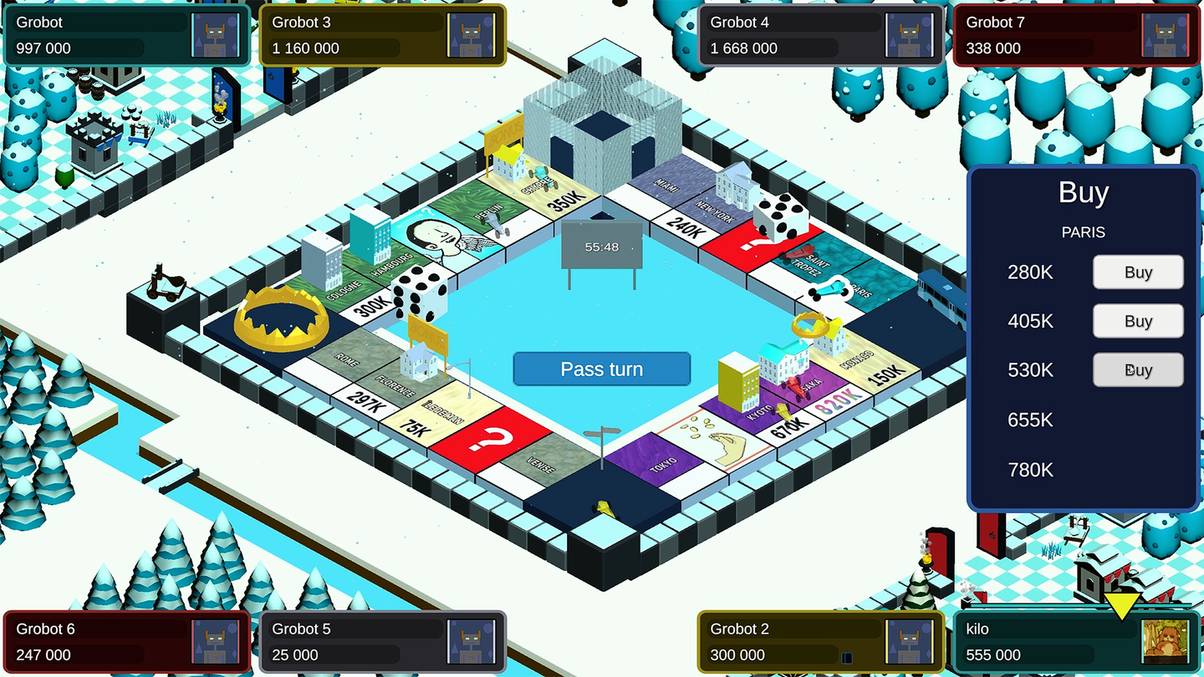
Task: Buy Paris at the 405K tier
Action: pos(1138,321)
